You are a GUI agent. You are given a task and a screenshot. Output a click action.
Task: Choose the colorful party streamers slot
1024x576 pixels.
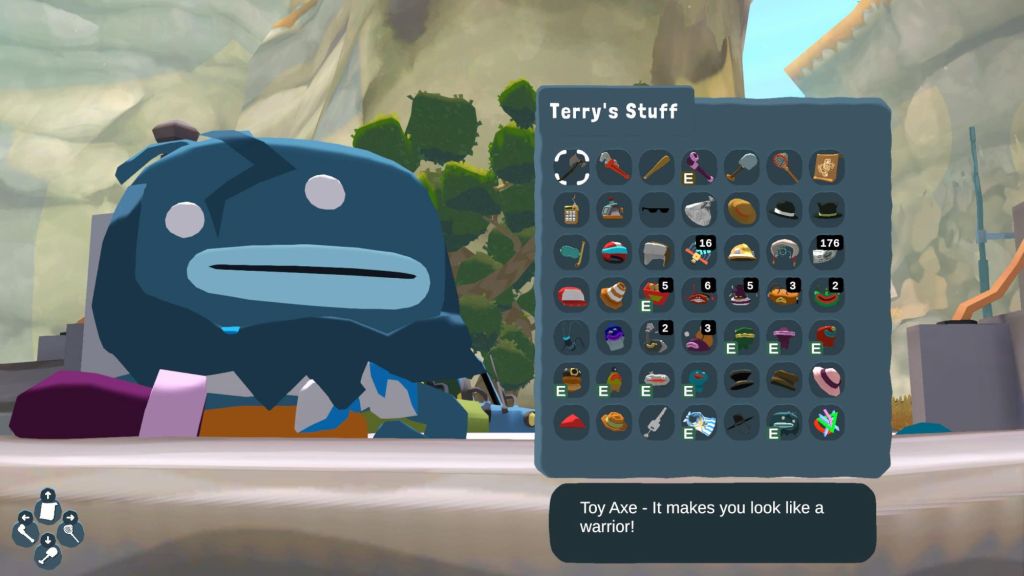[827, 422]
